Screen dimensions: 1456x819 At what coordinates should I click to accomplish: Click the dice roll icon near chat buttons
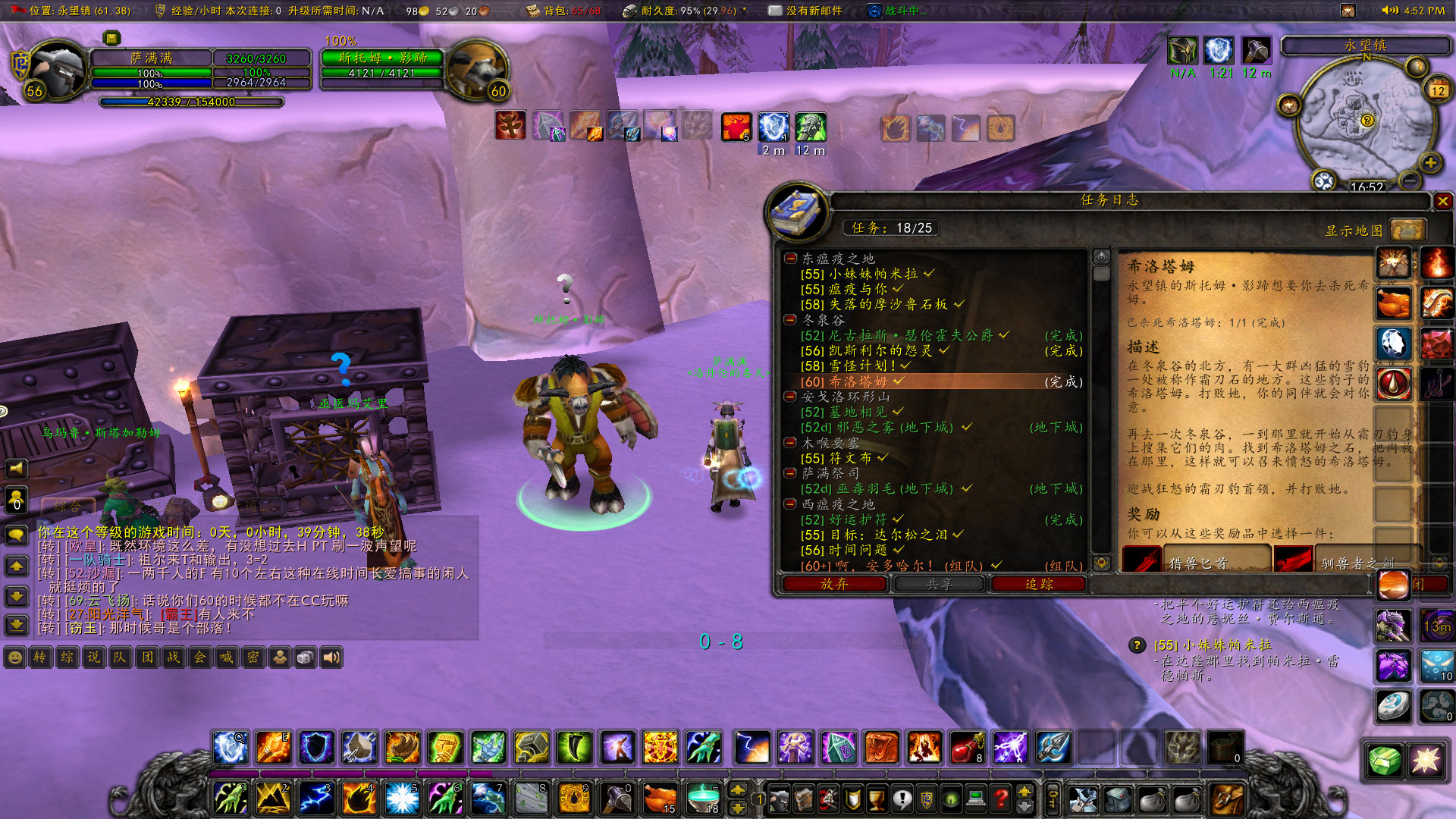pos(306,657)
